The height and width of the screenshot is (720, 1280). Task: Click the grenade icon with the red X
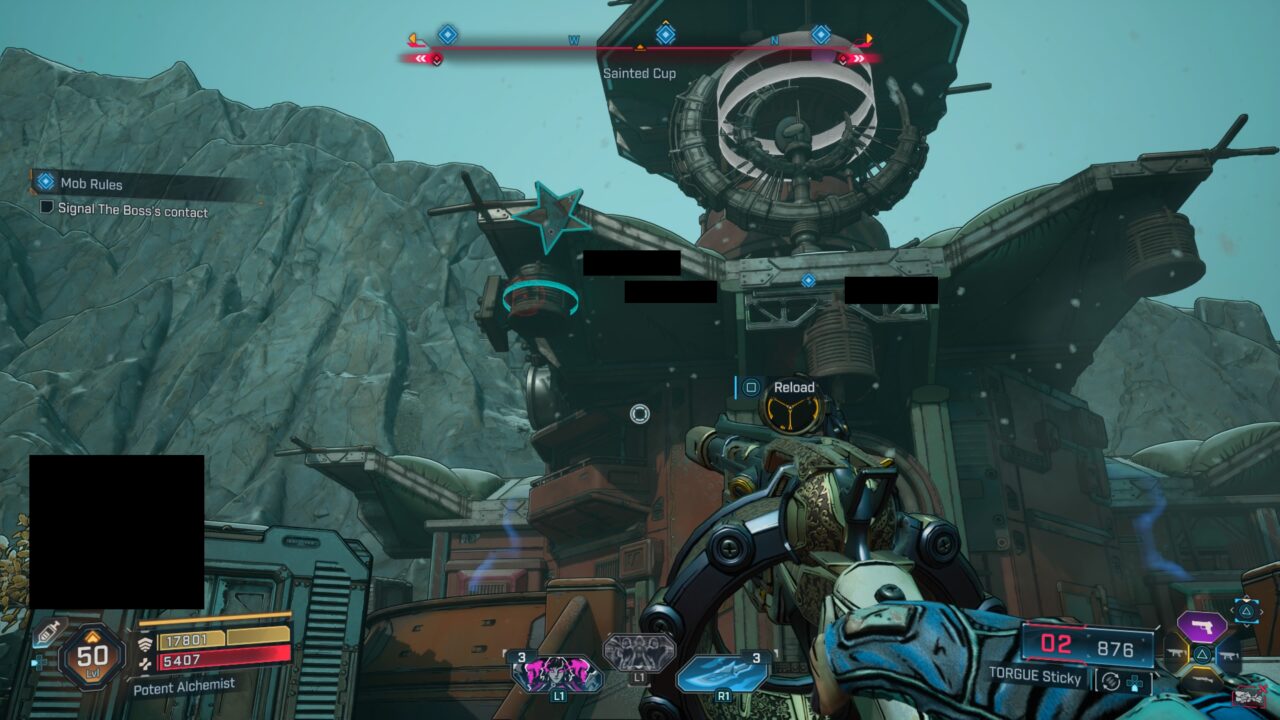pyautogui.click(x=1248, y=695)
